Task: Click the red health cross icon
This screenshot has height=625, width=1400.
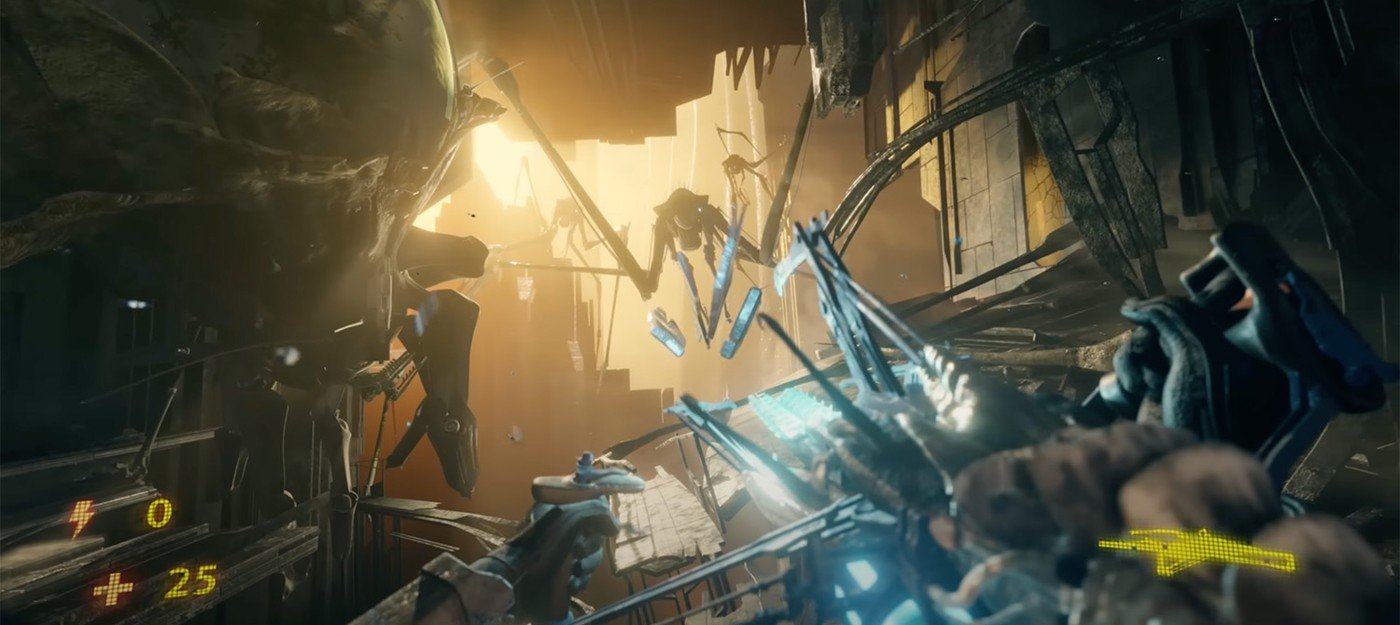Action: 113,588
